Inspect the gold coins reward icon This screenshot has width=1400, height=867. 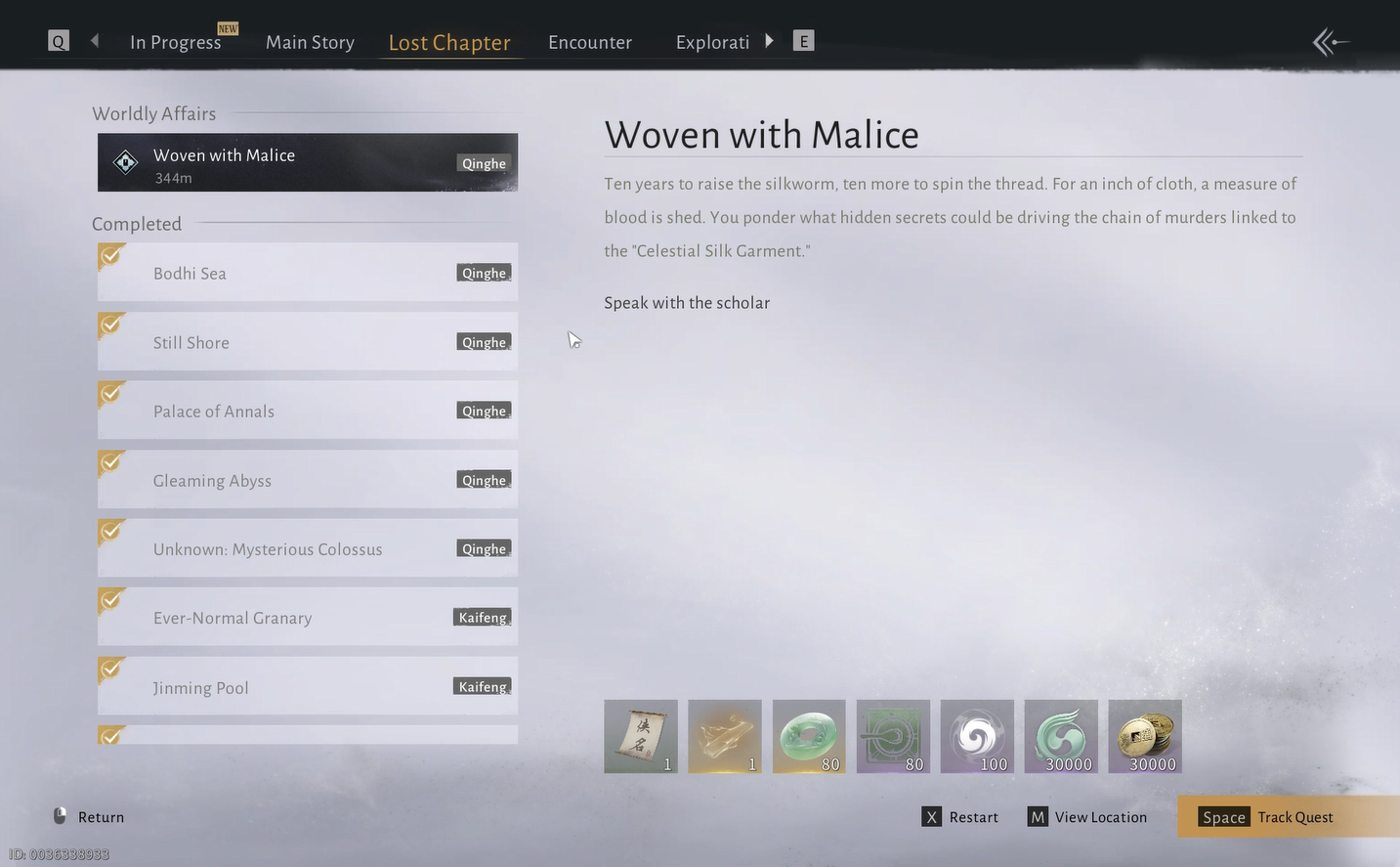(x=1145, y=736)
